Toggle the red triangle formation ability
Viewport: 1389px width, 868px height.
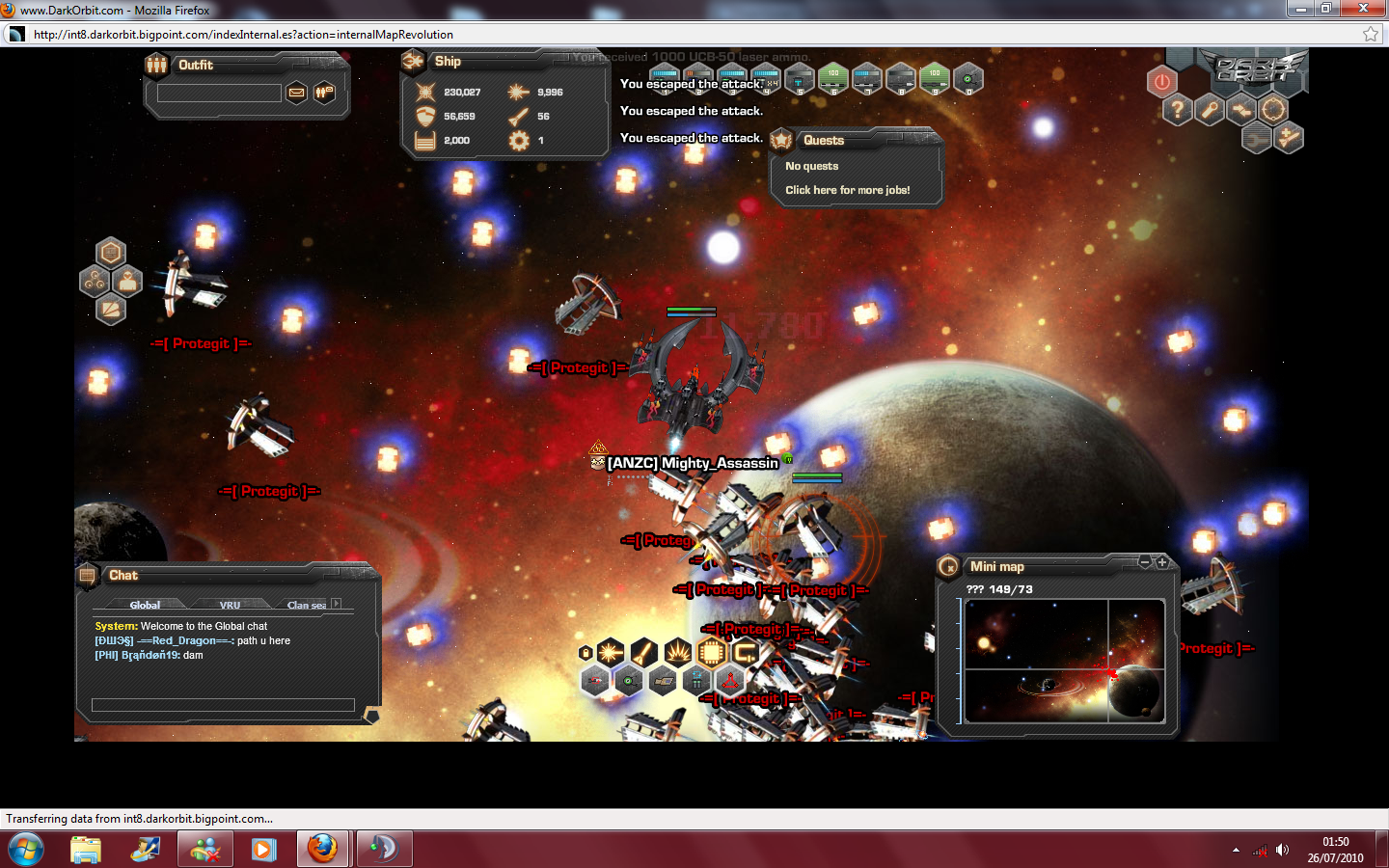click(x=731, y=682)
